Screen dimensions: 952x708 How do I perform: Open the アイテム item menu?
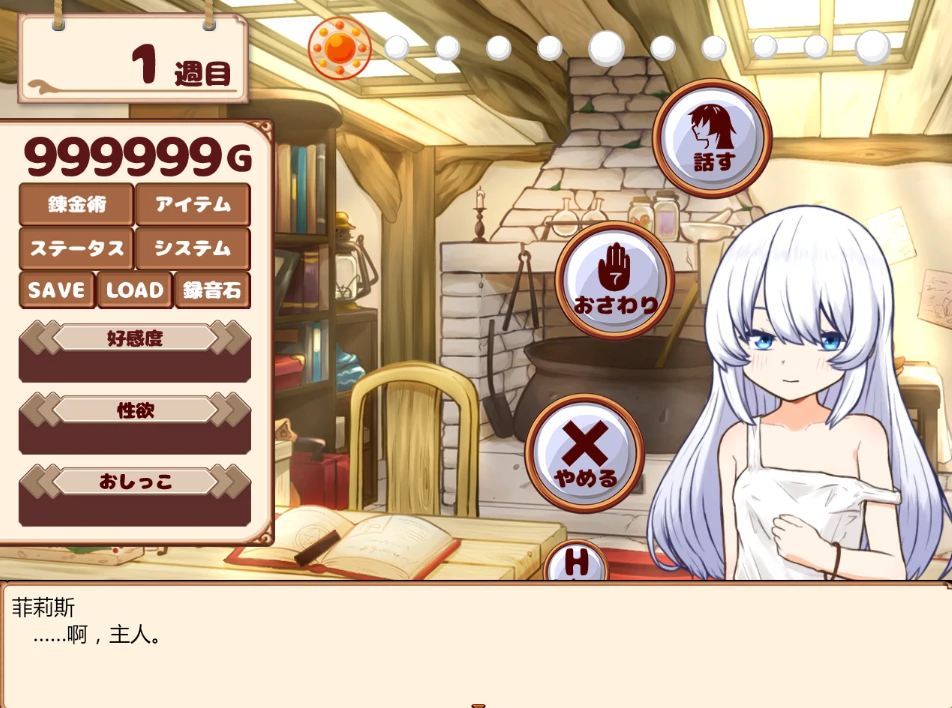click(x=192, y=205)
